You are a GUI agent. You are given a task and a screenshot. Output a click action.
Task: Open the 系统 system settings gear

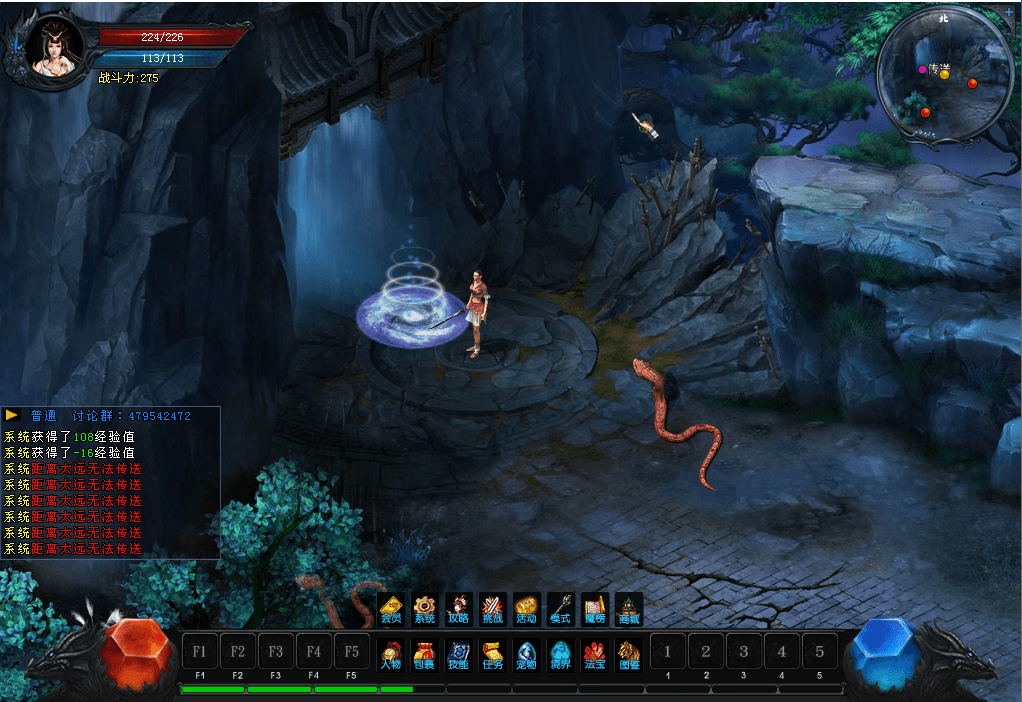[425, 608]
